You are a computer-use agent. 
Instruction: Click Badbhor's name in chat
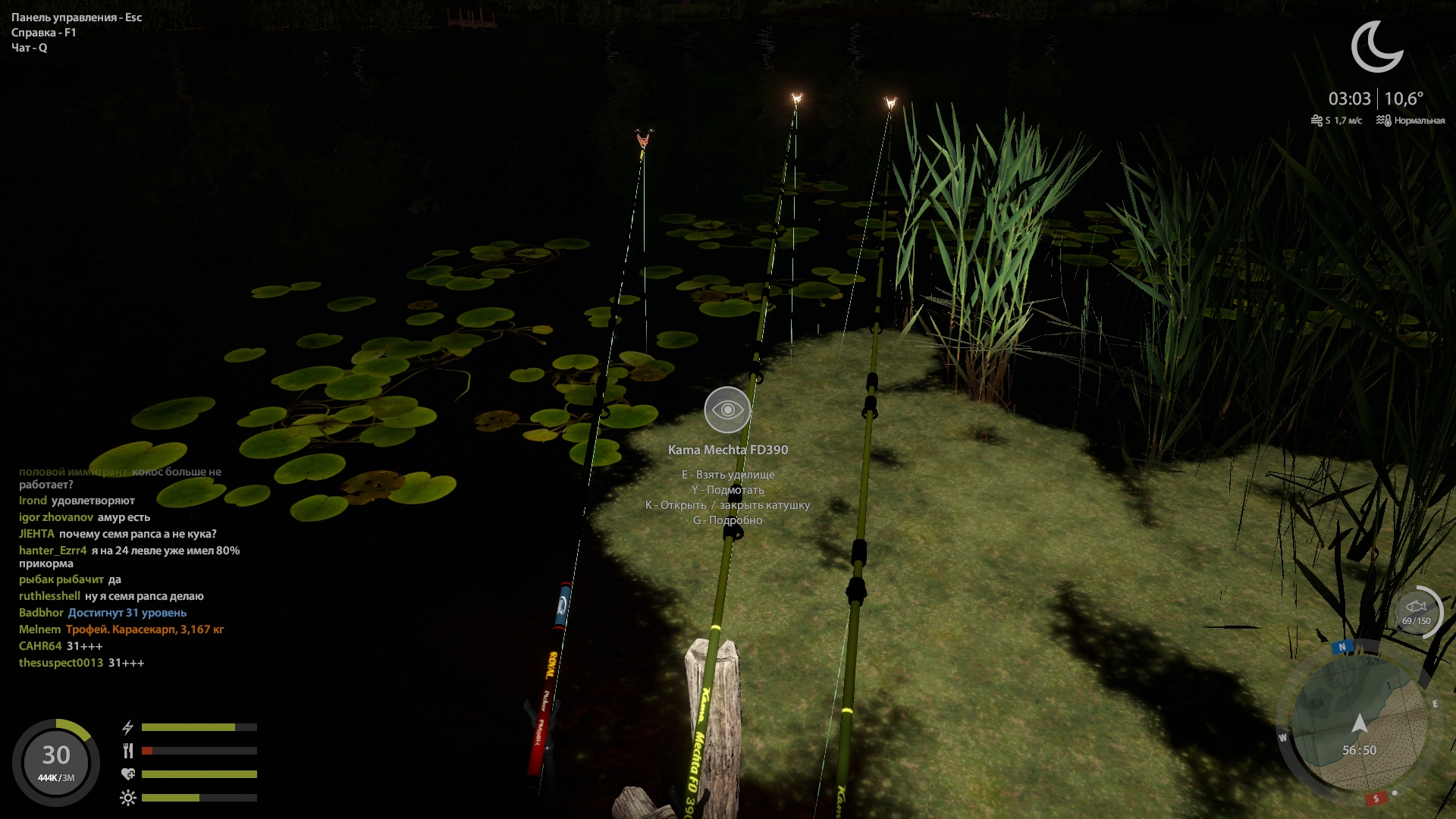[x=41, y=613]
